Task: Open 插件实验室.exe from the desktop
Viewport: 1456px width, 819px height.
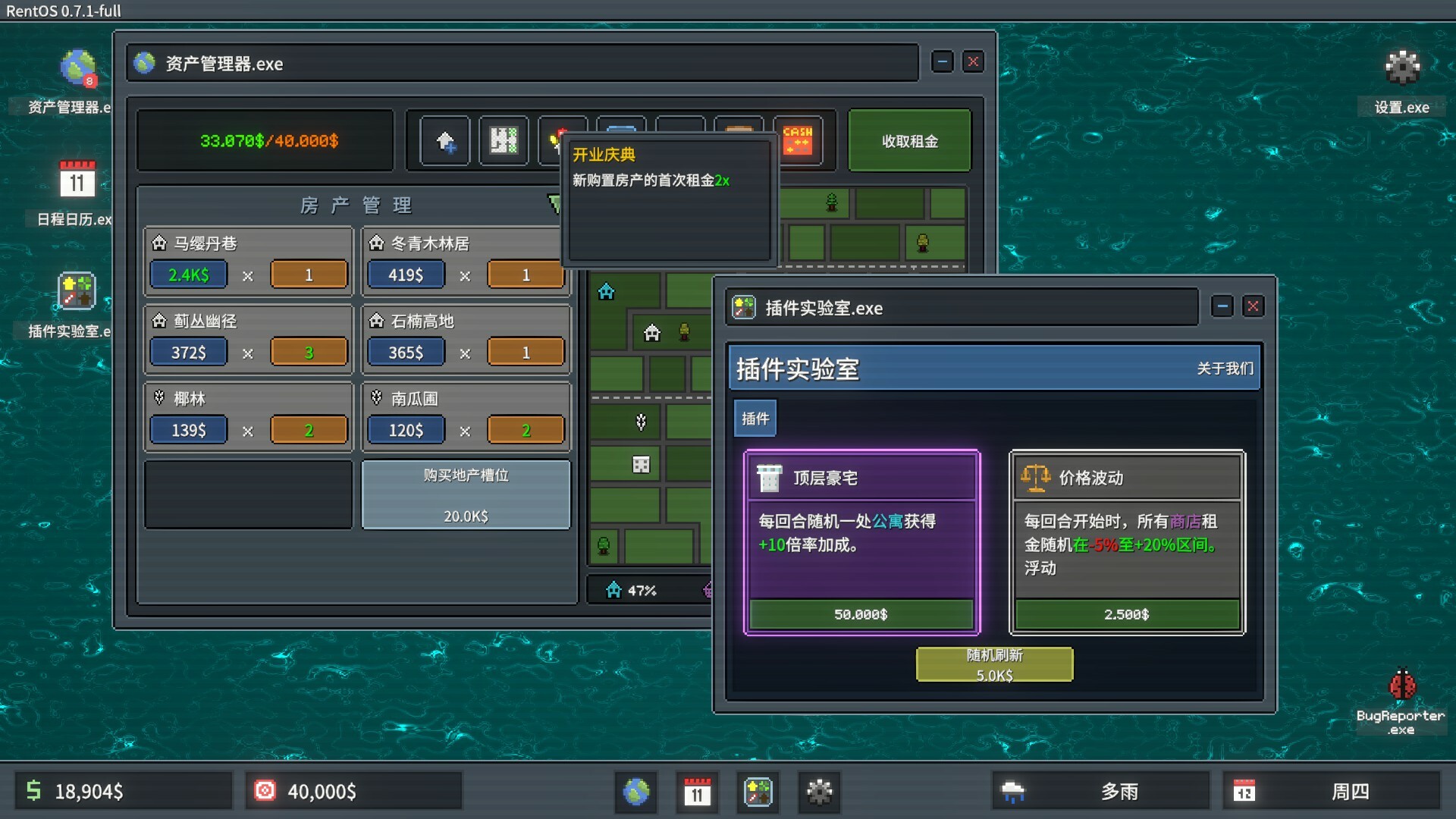Action: tap(76, 292)
